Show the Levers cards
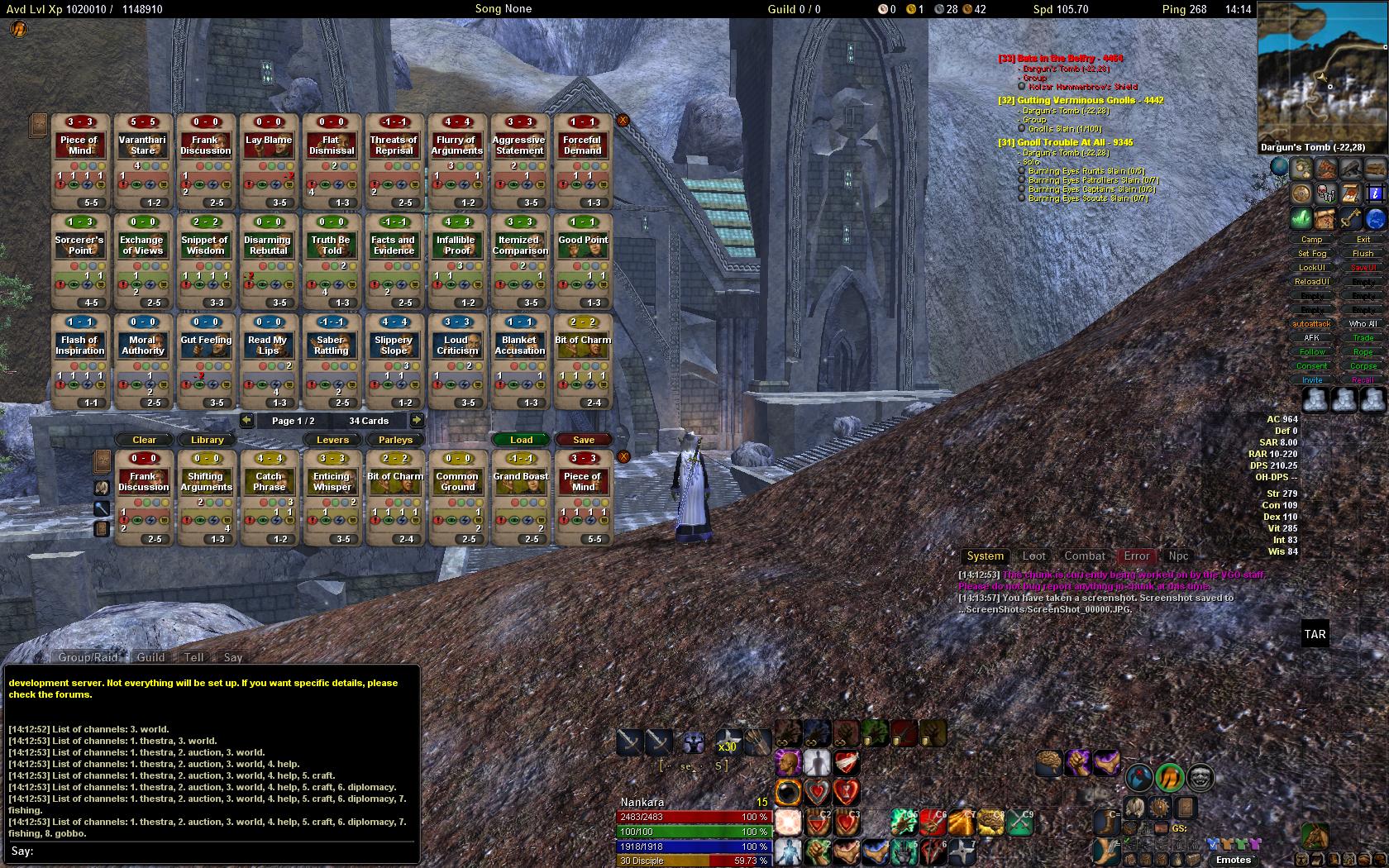 click(x=332, y=440)
